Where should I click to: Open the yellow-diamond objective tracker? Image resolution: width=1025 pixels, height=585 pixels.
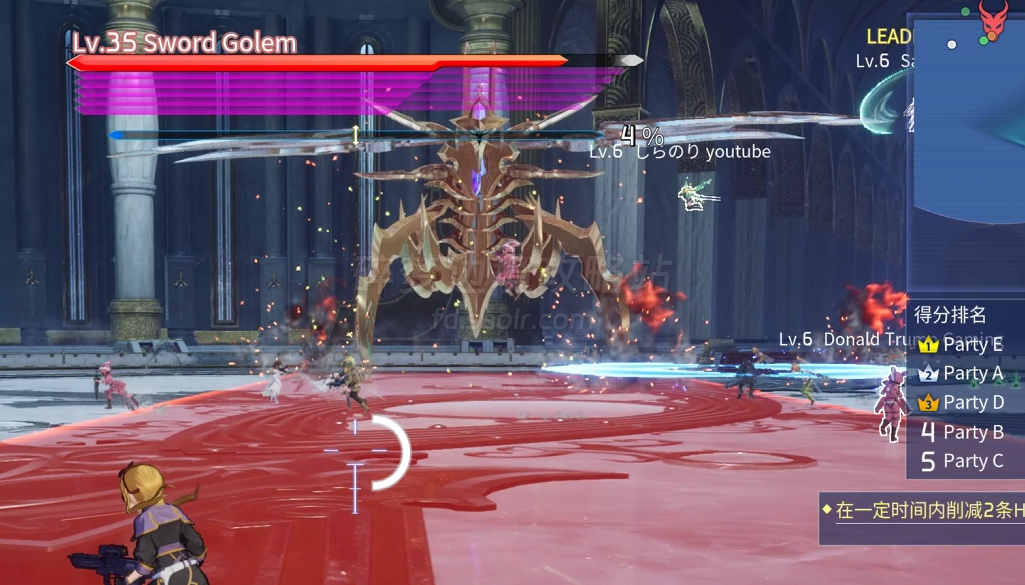click(922, 511)
